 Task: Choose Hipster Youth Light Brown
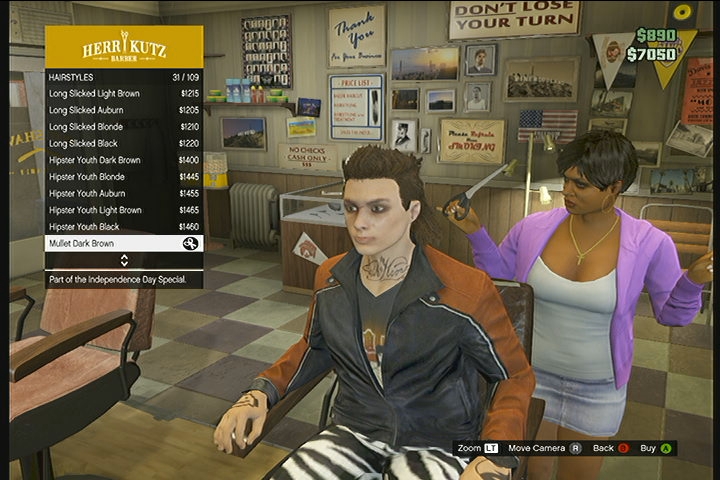[124, 210]
